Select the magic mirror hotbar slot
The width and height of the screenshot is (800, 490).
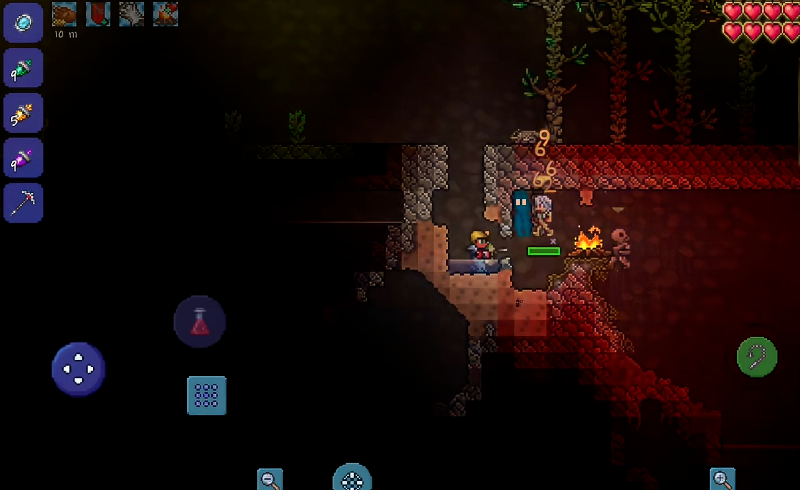[23, 22]
